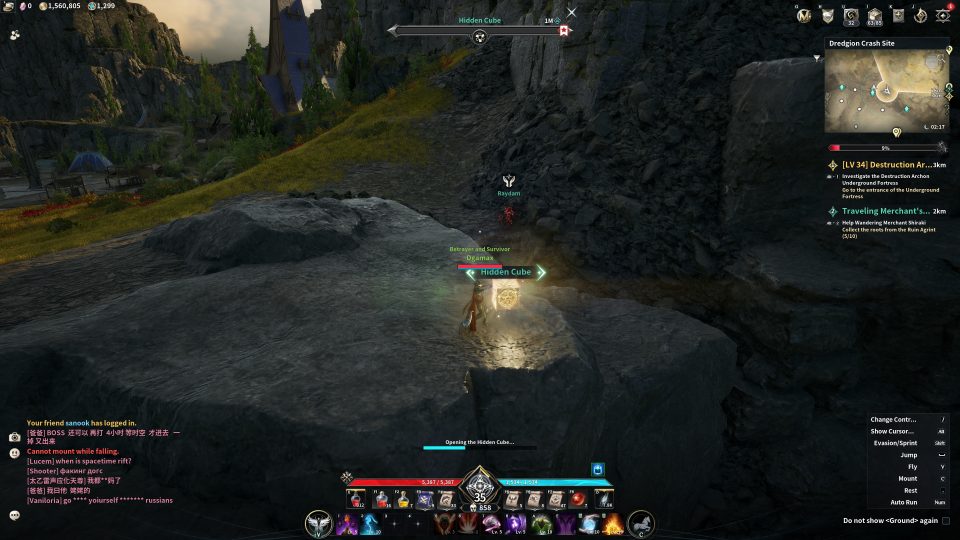Click the winged emblem button left of skills
Screen dimensions: 960x540
pos(321,523)
